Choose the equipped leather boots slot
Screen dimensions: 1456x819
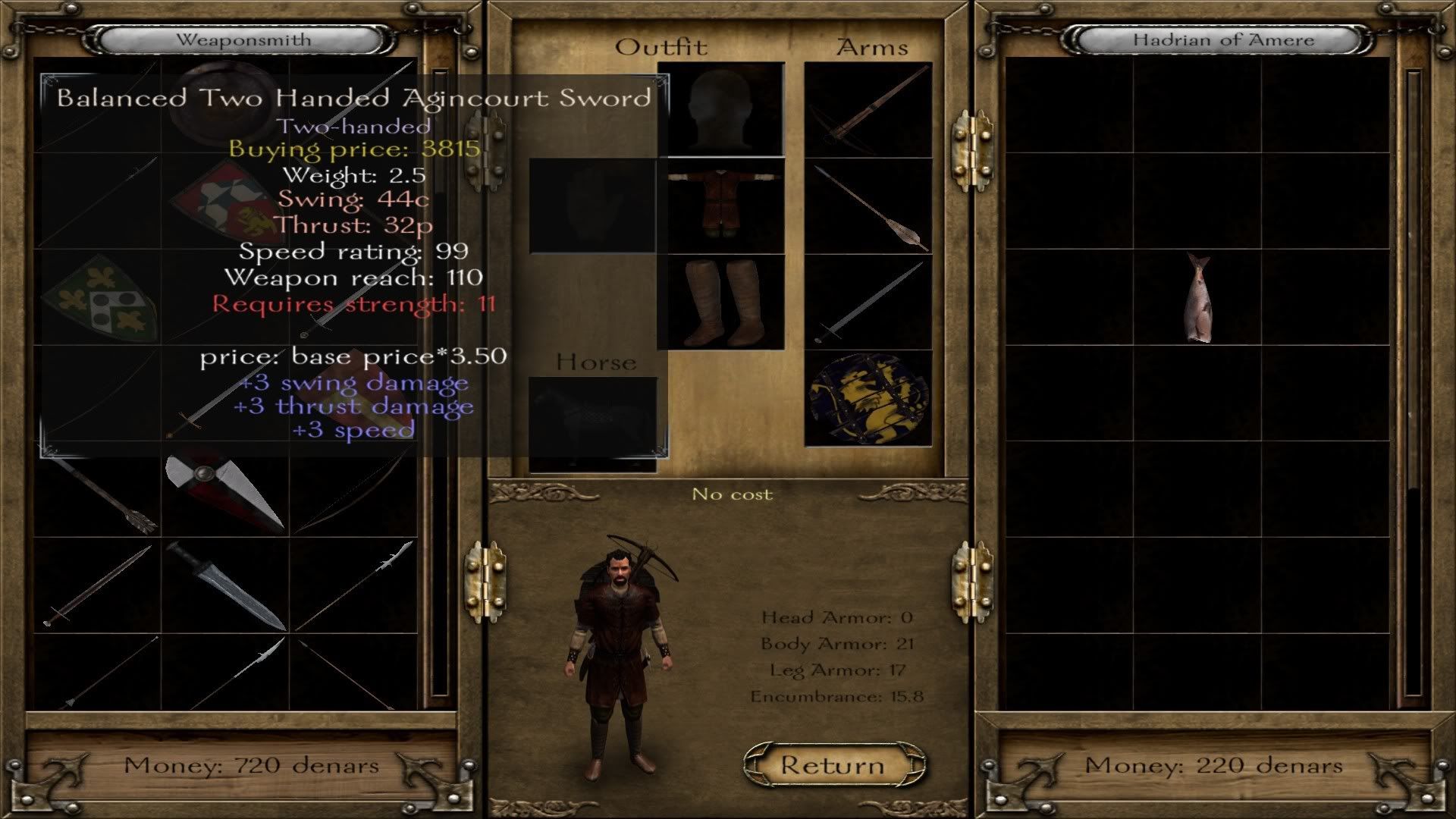tap(720, 302)
